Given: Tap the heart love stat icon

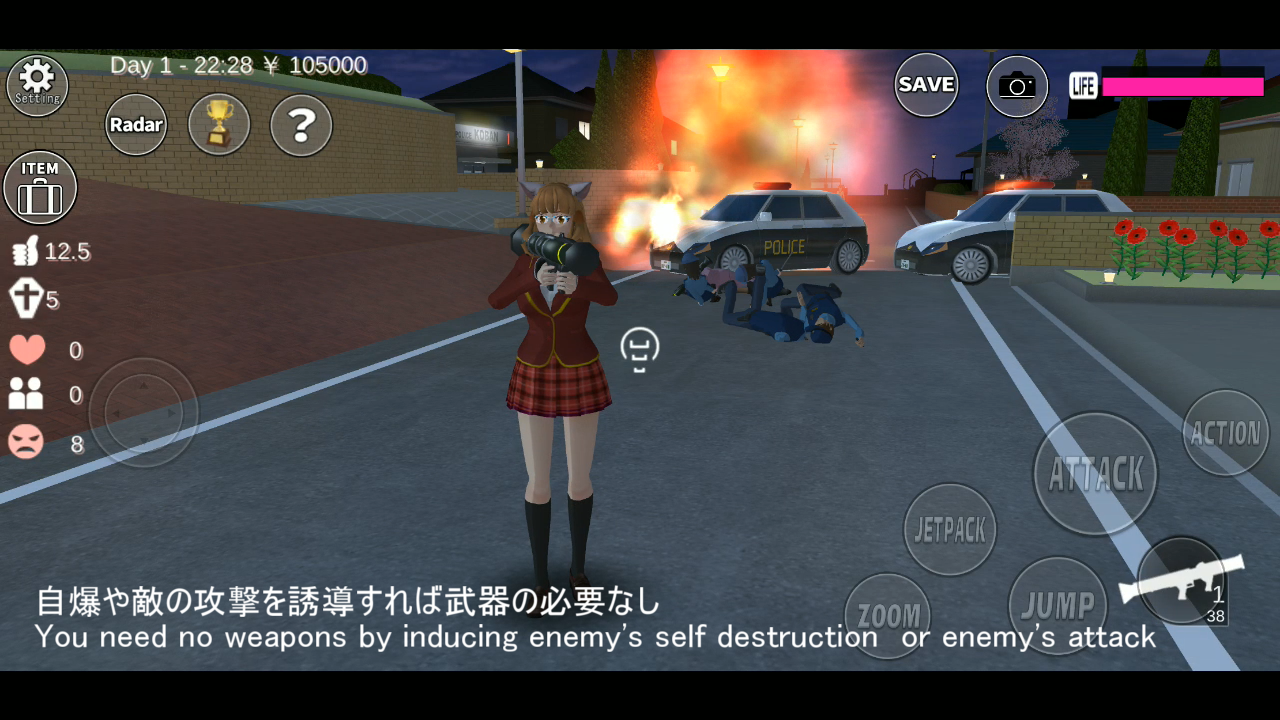Looking at the screenshot, I should 25,349.
